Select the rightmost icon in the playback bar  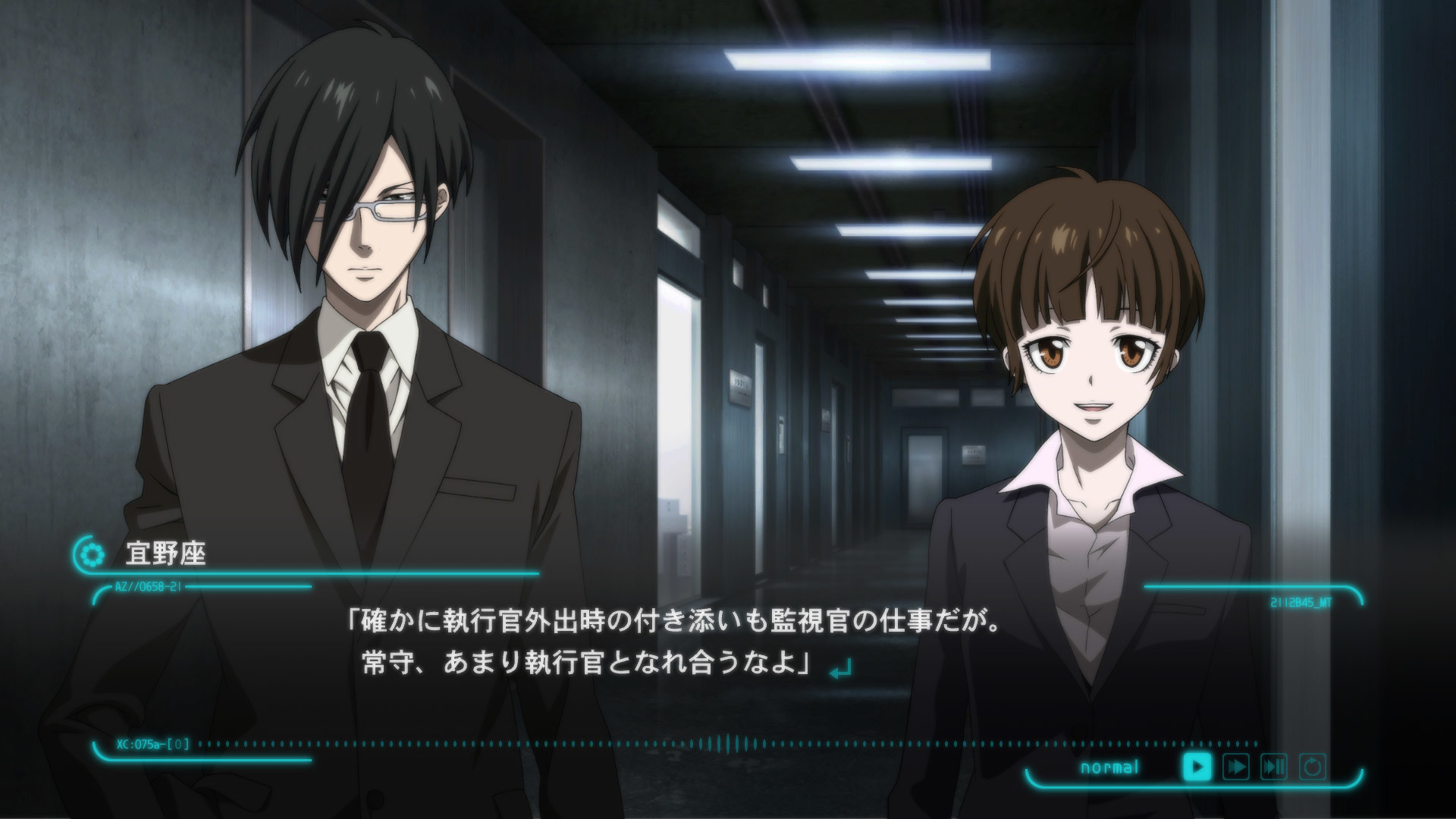pos(1313,767)
